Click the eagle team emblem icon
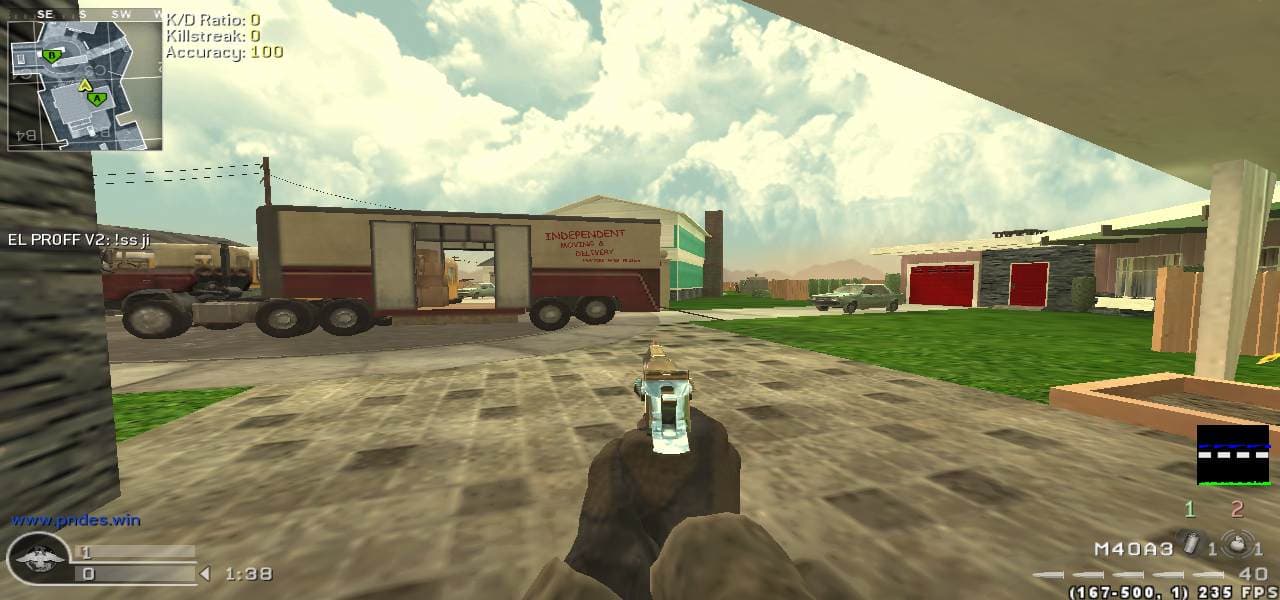The image size is (1280, 600). [x=38, y=558]
